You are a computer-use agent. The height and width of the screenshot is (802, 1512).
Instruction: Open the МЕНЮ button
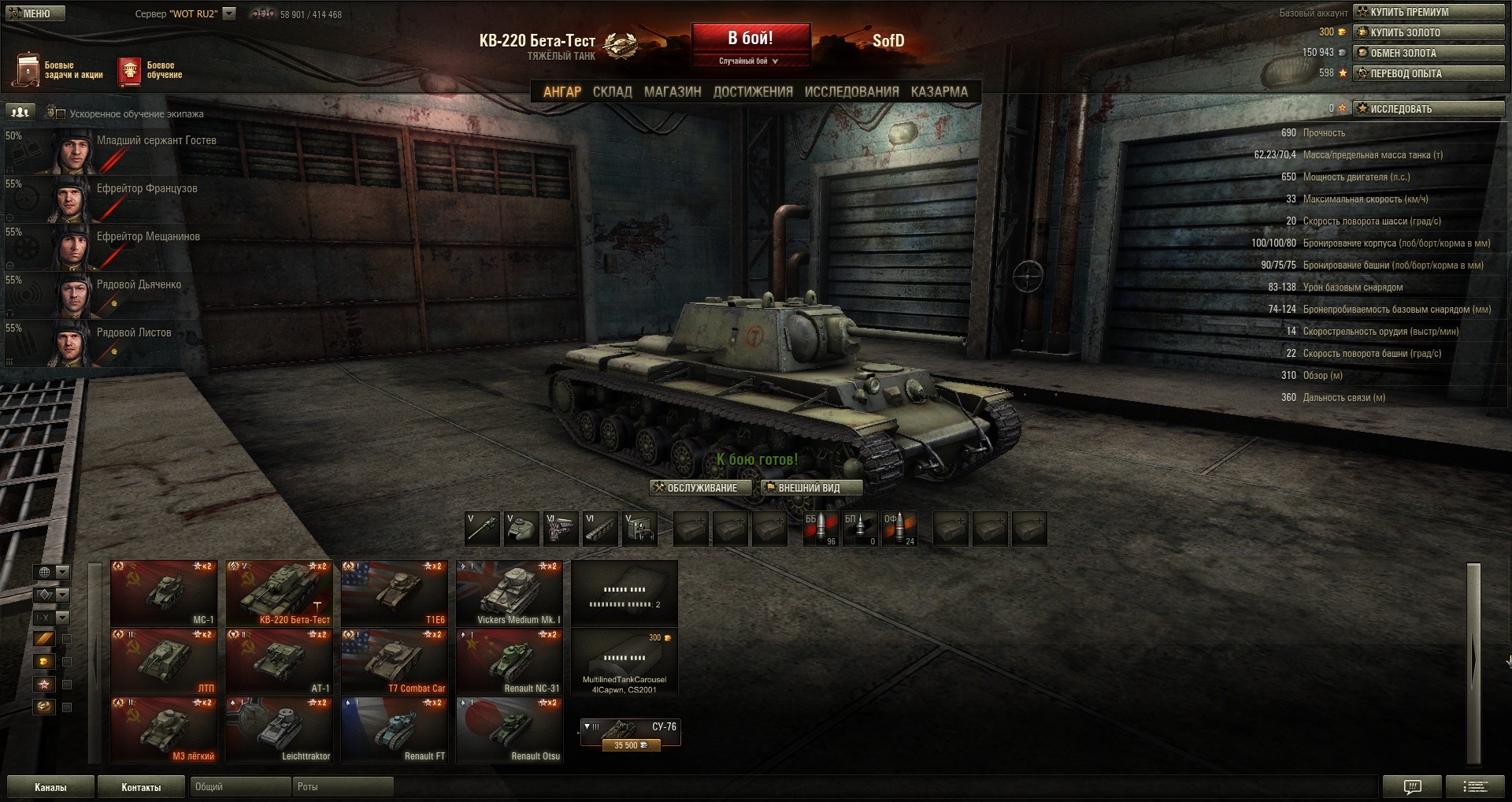pyautogui.click(x=35, y=13)
